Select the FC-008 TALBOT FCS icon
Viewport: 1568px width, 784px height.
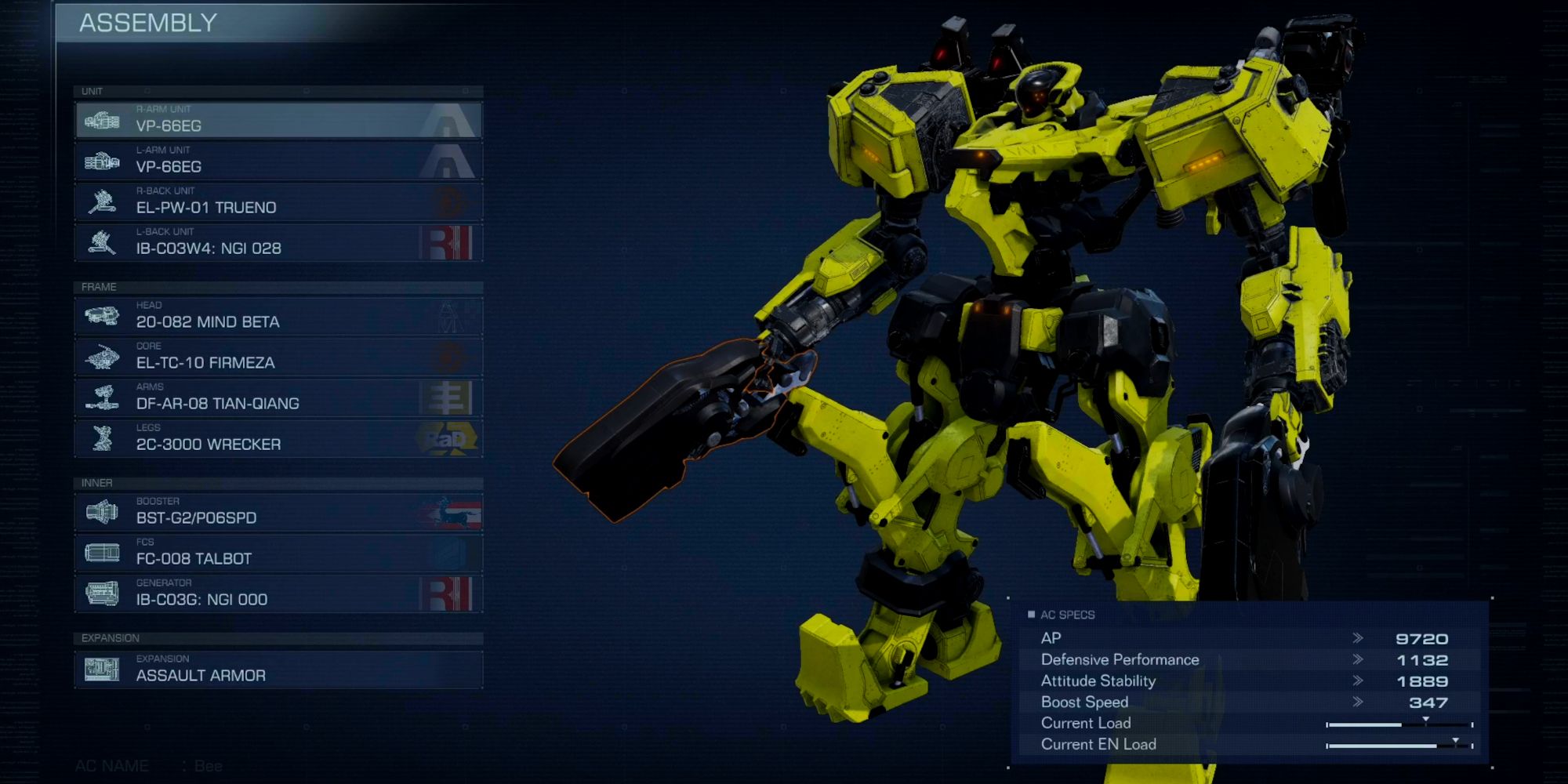(103, 552)
